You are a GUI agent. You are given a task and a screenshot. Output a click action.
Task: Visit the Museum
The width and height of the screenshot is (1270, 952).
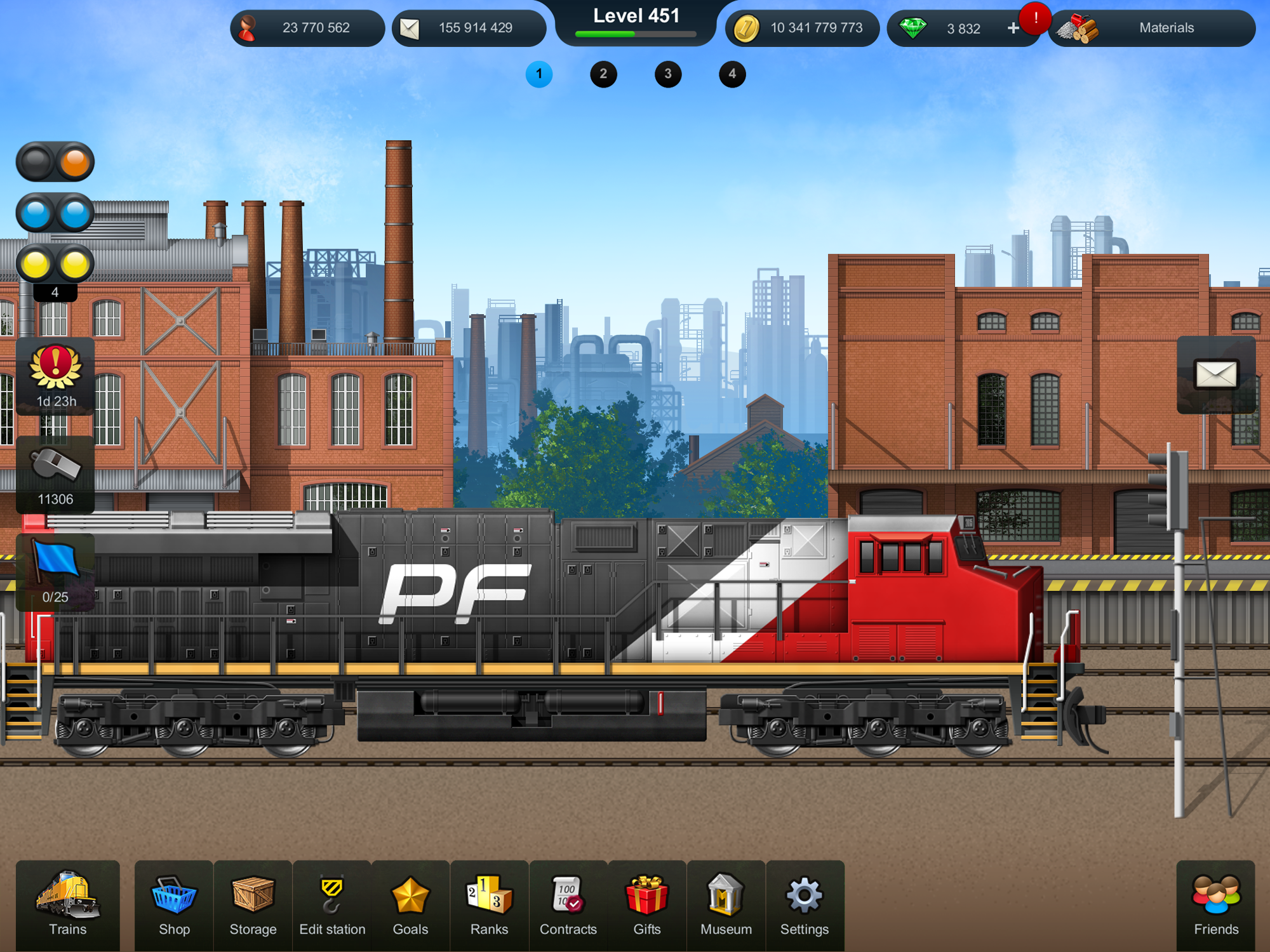coord(726,904)
